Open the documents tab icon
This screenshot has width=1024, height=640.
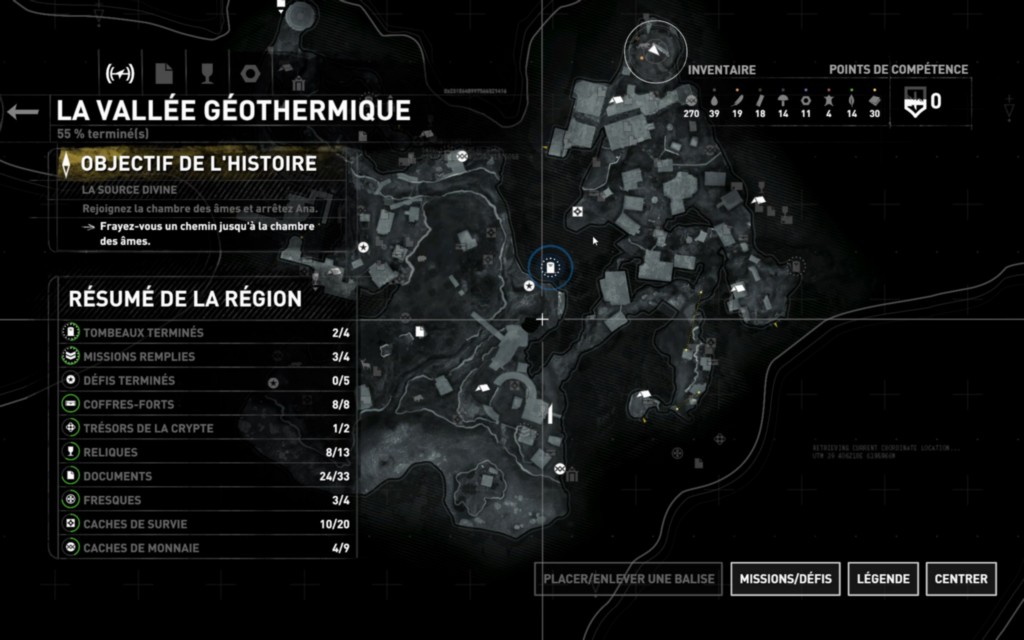click(x=164, y=73)
